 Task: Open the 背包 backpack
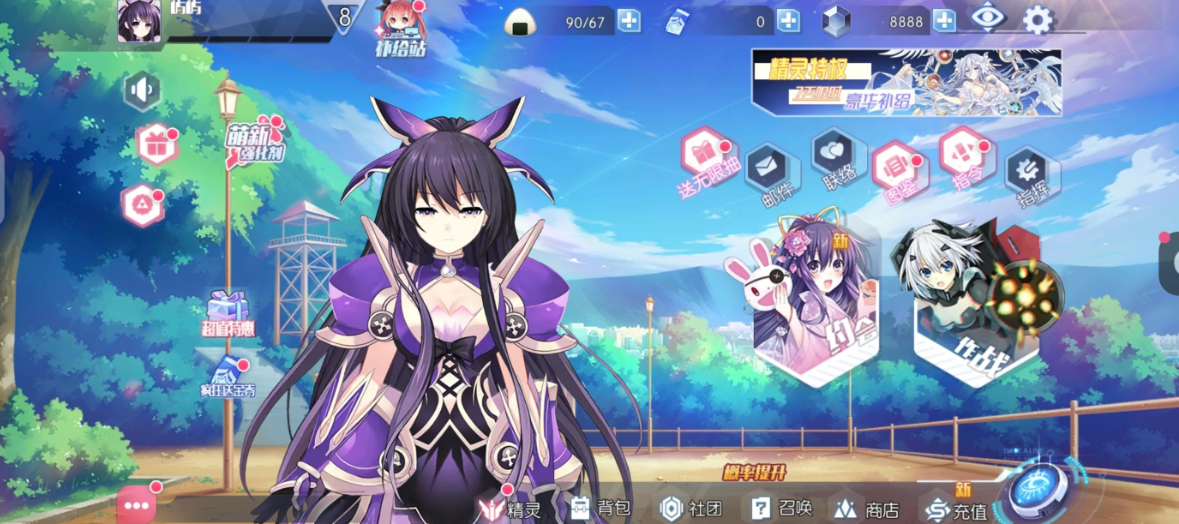click(600, 508)
